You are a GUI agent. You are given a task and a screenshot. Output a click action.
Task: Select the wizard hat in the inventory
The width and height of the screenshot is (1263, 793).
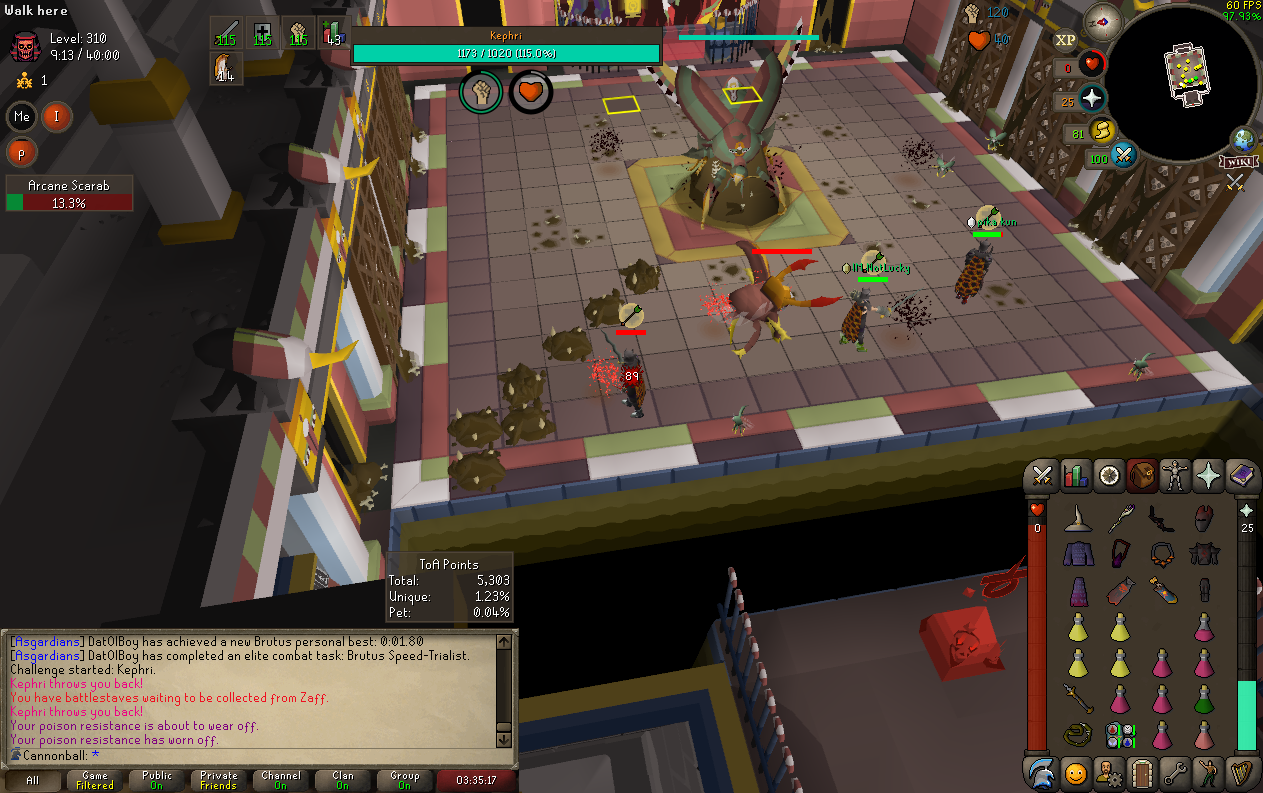(x=1076, y=518)
